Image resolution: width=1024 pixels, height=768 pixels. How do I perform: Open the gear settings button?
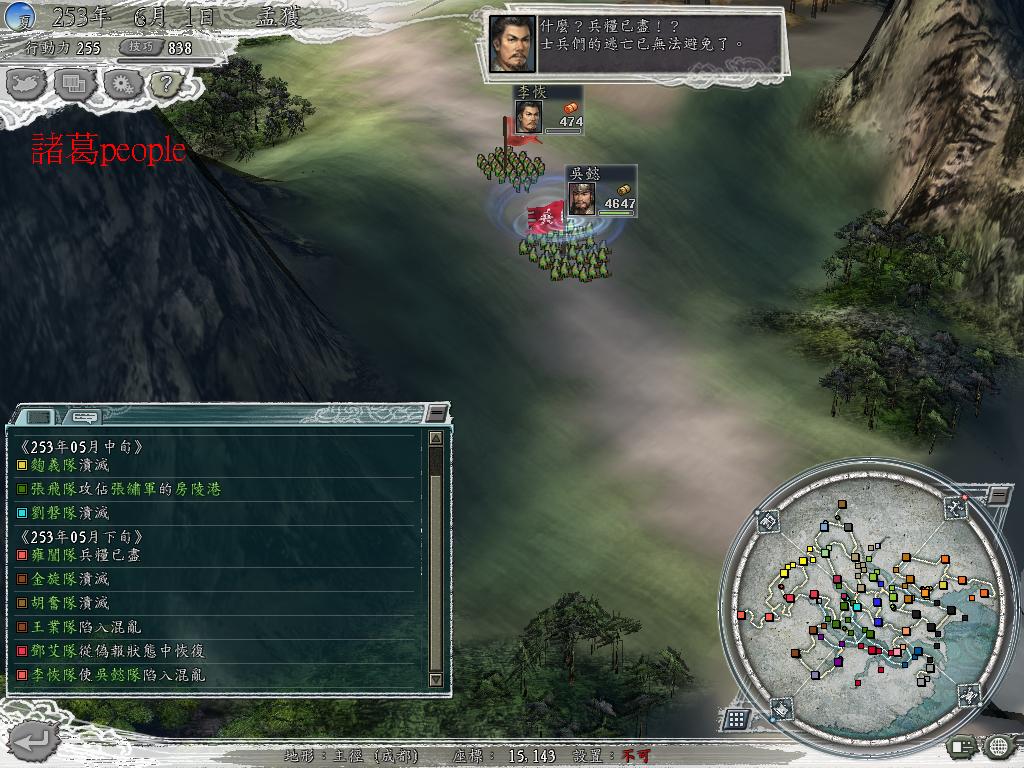tap(122, 83)
